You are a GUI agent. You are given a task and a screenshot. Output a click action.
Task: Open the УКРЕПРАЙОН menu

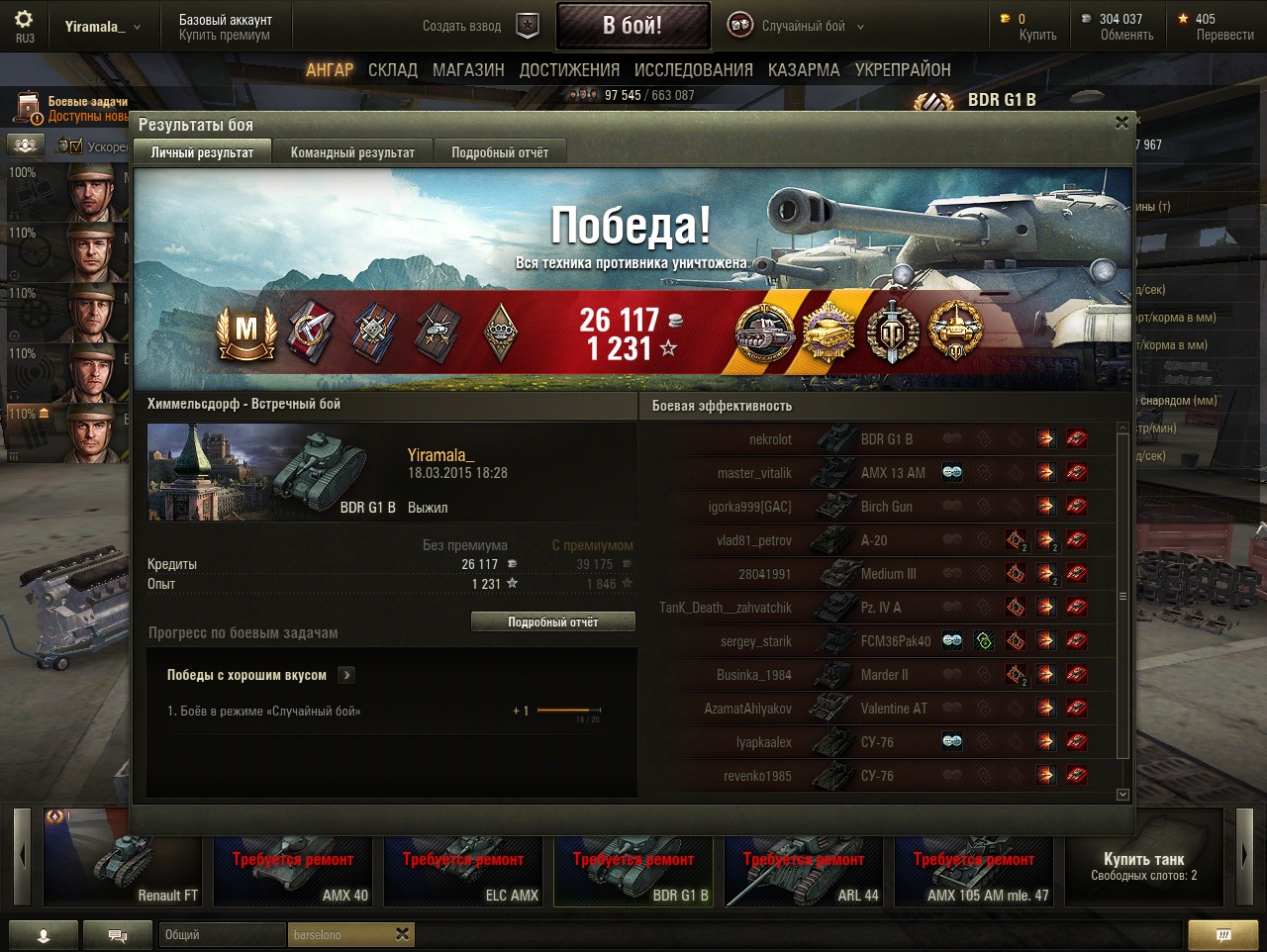[x=903, y=70]
